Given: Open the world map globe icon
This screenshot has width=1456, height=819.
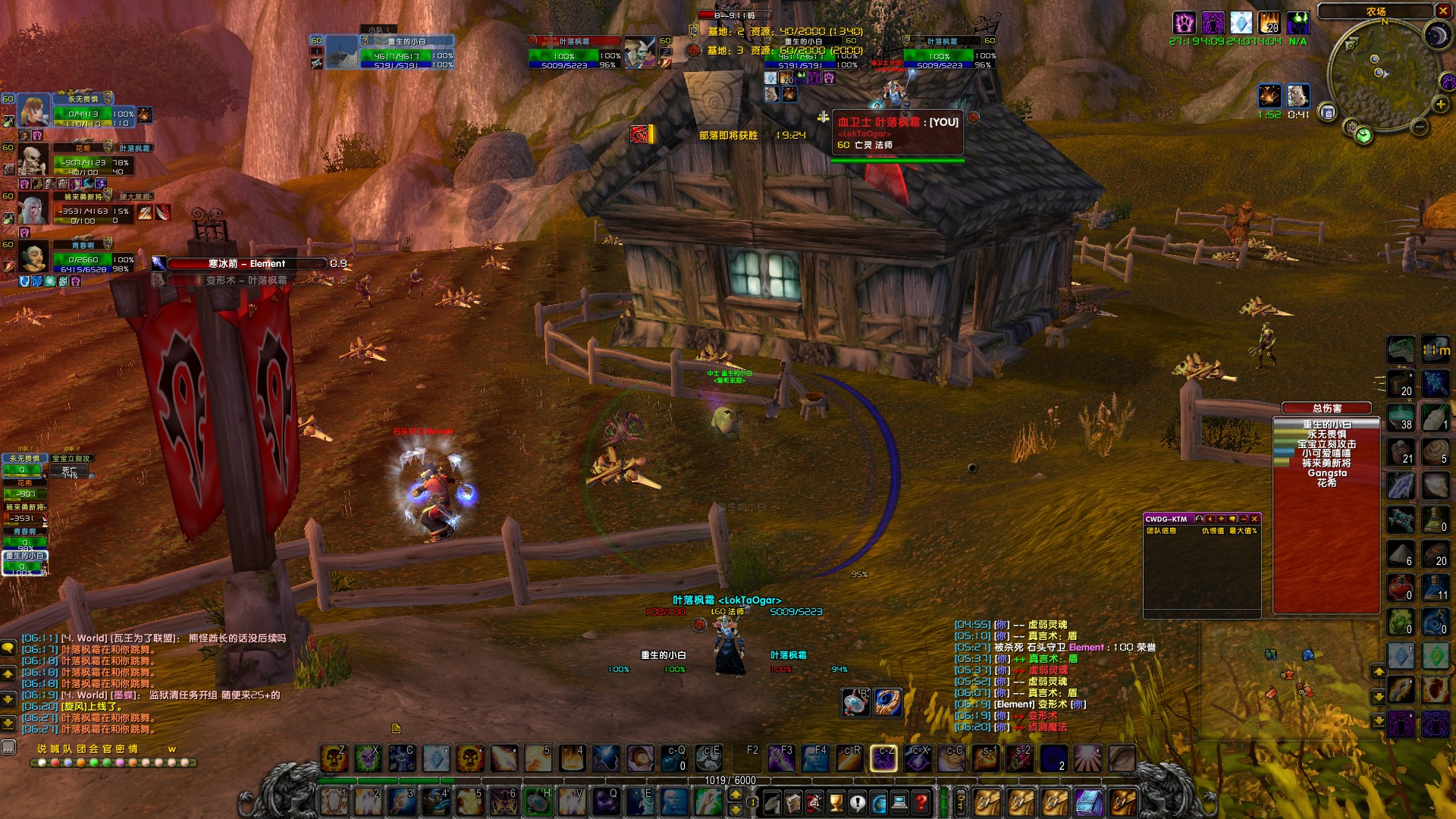Looking at the screenshot, I should pos(878,802).
